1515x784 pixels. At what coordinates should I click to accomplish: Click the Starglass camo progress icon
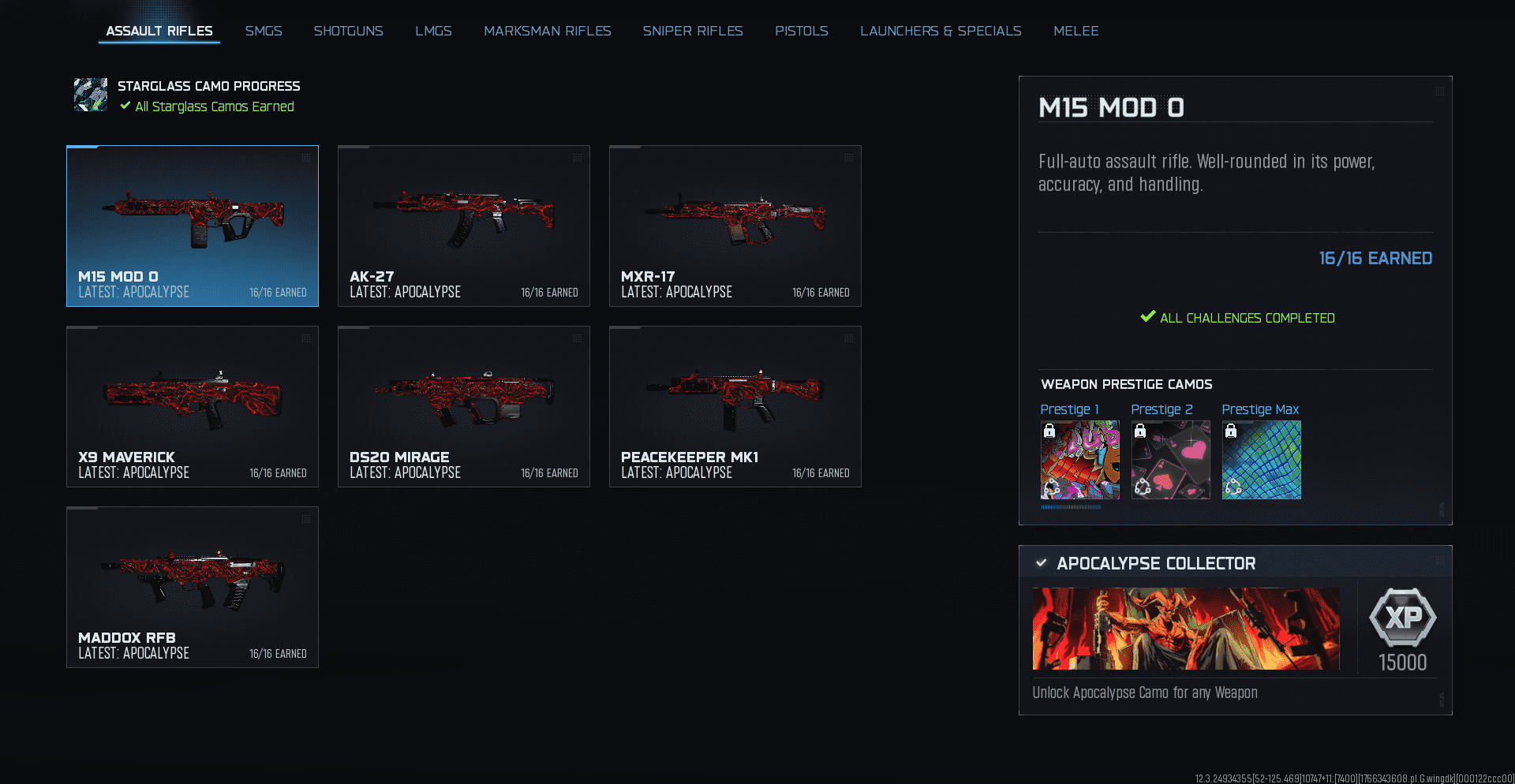tap(91, 95)
